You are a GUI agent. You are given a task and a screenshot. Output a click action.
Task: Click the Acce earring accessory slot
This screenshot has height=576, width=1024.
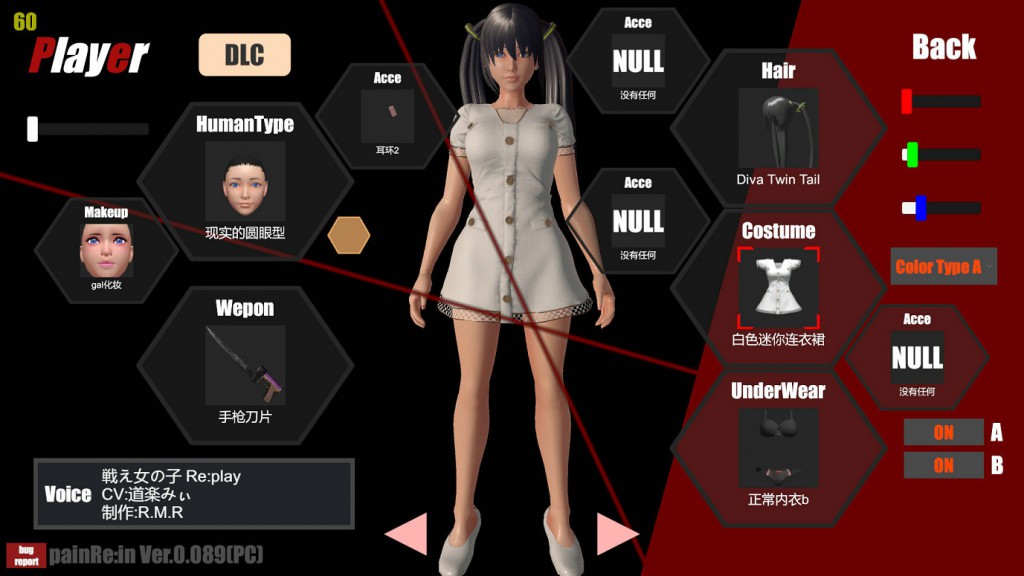pyautogui.click(x=387, y=115)
